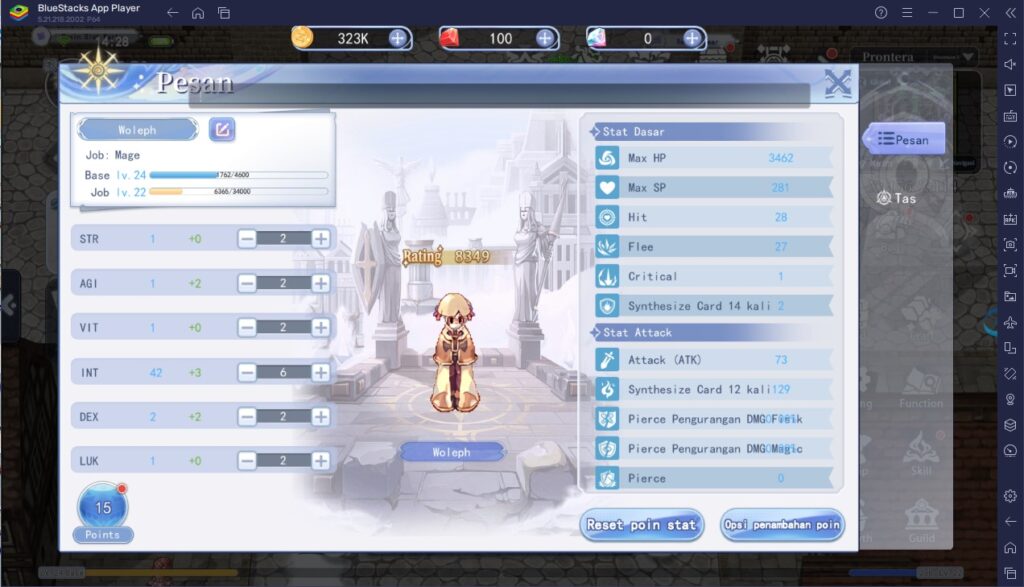
Task: Close the Pesan stat window
Action: coord(837,86)
